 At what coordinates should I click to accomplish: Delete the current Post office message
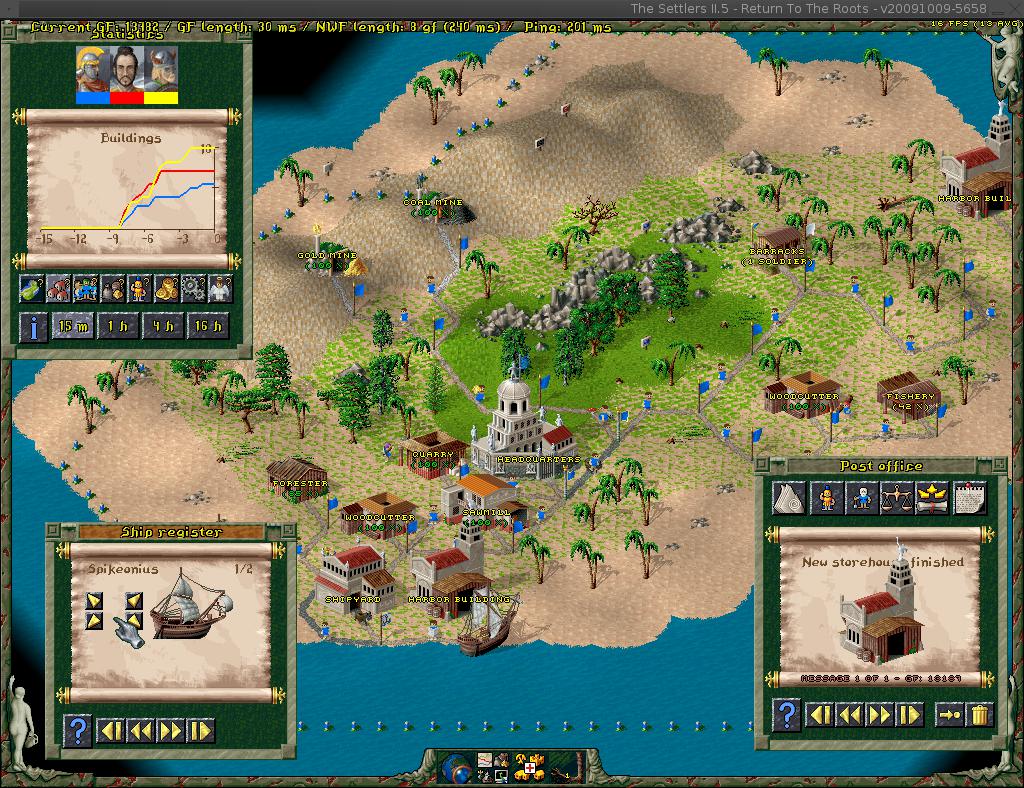pos(981,714)
